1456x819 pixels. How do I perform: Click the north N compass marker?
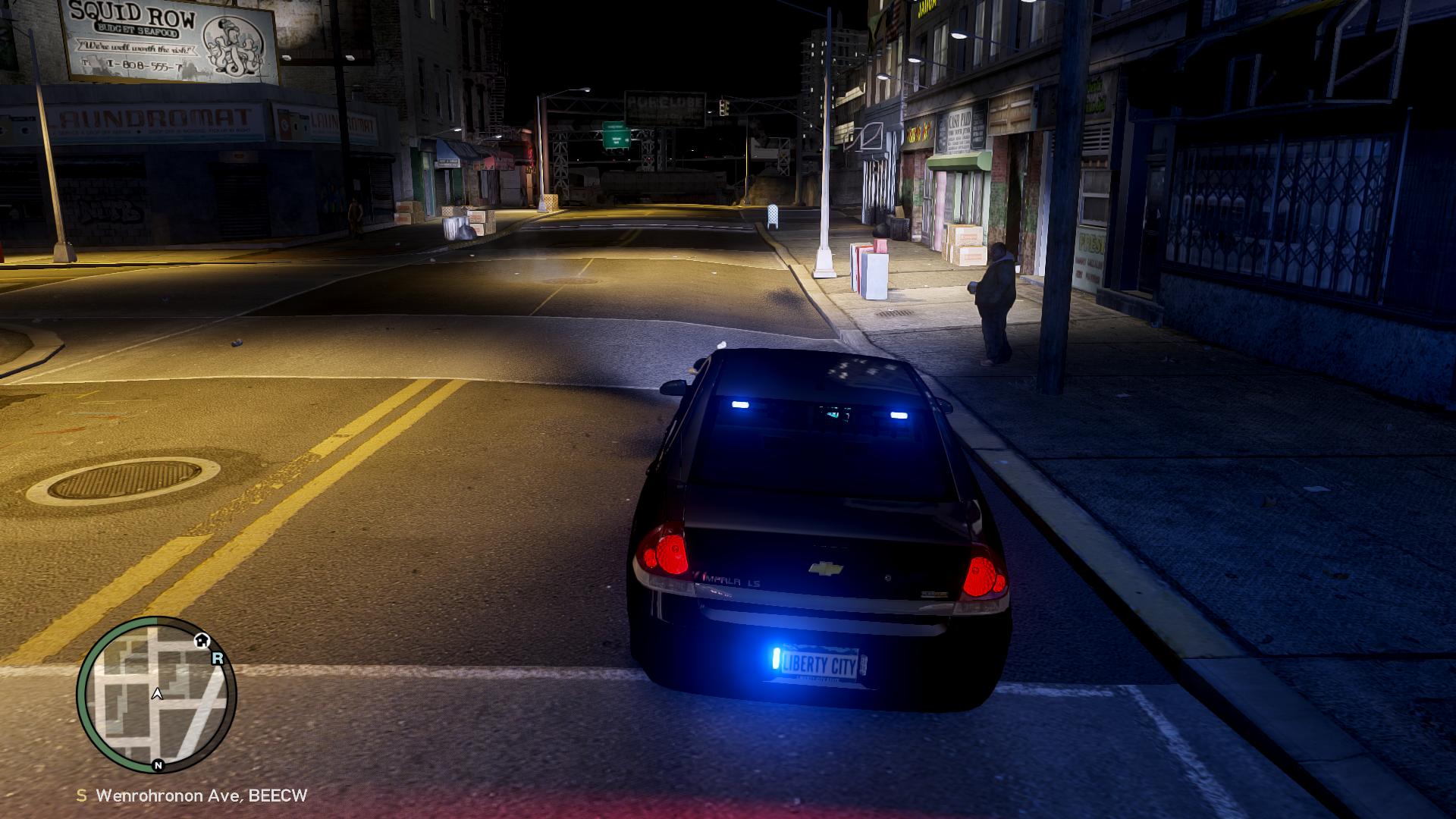158,765
